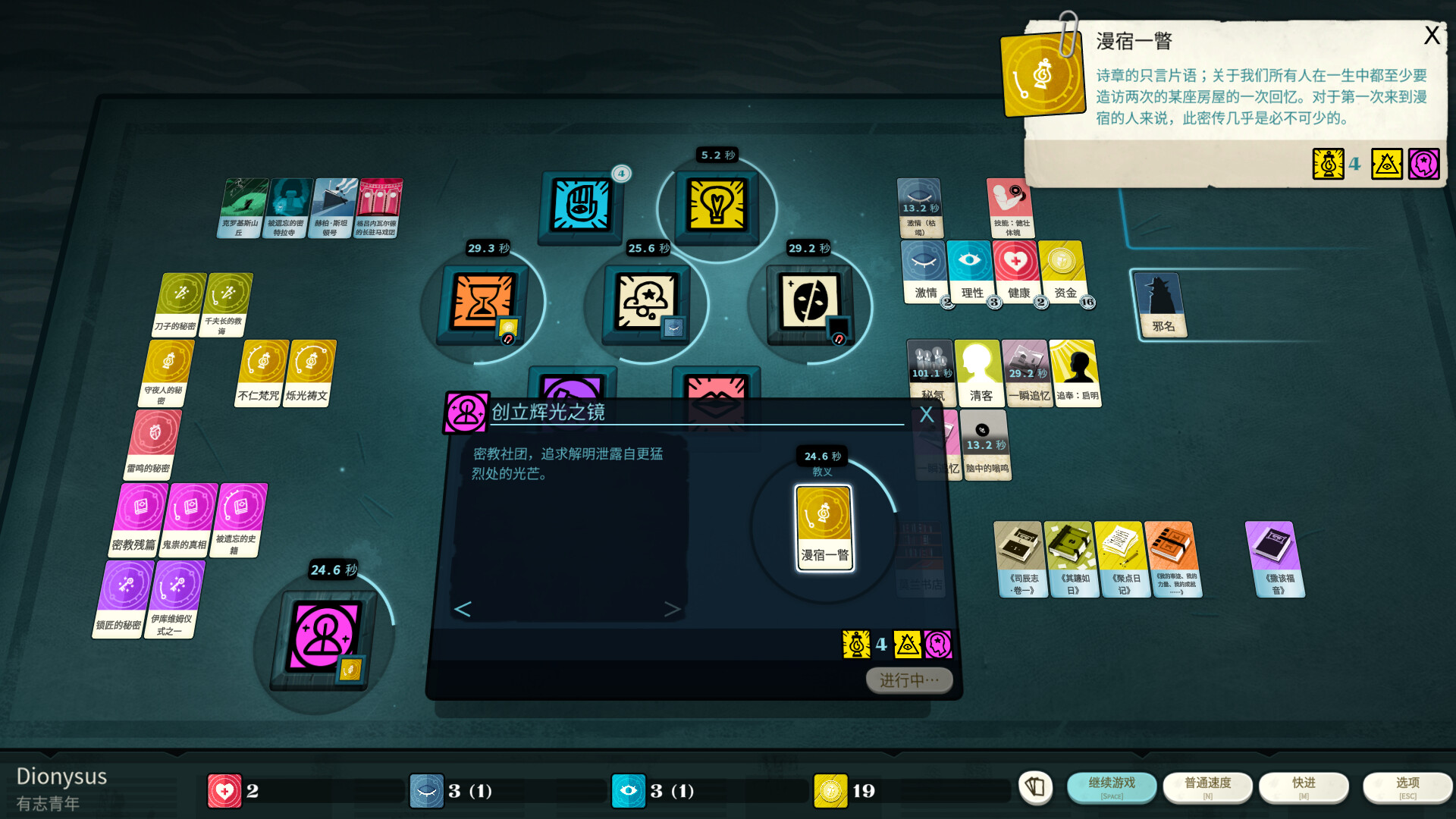Select the 邪名 notoriety card
1456x819 pixels.
pyautogui.click(x=1161, y=303)
